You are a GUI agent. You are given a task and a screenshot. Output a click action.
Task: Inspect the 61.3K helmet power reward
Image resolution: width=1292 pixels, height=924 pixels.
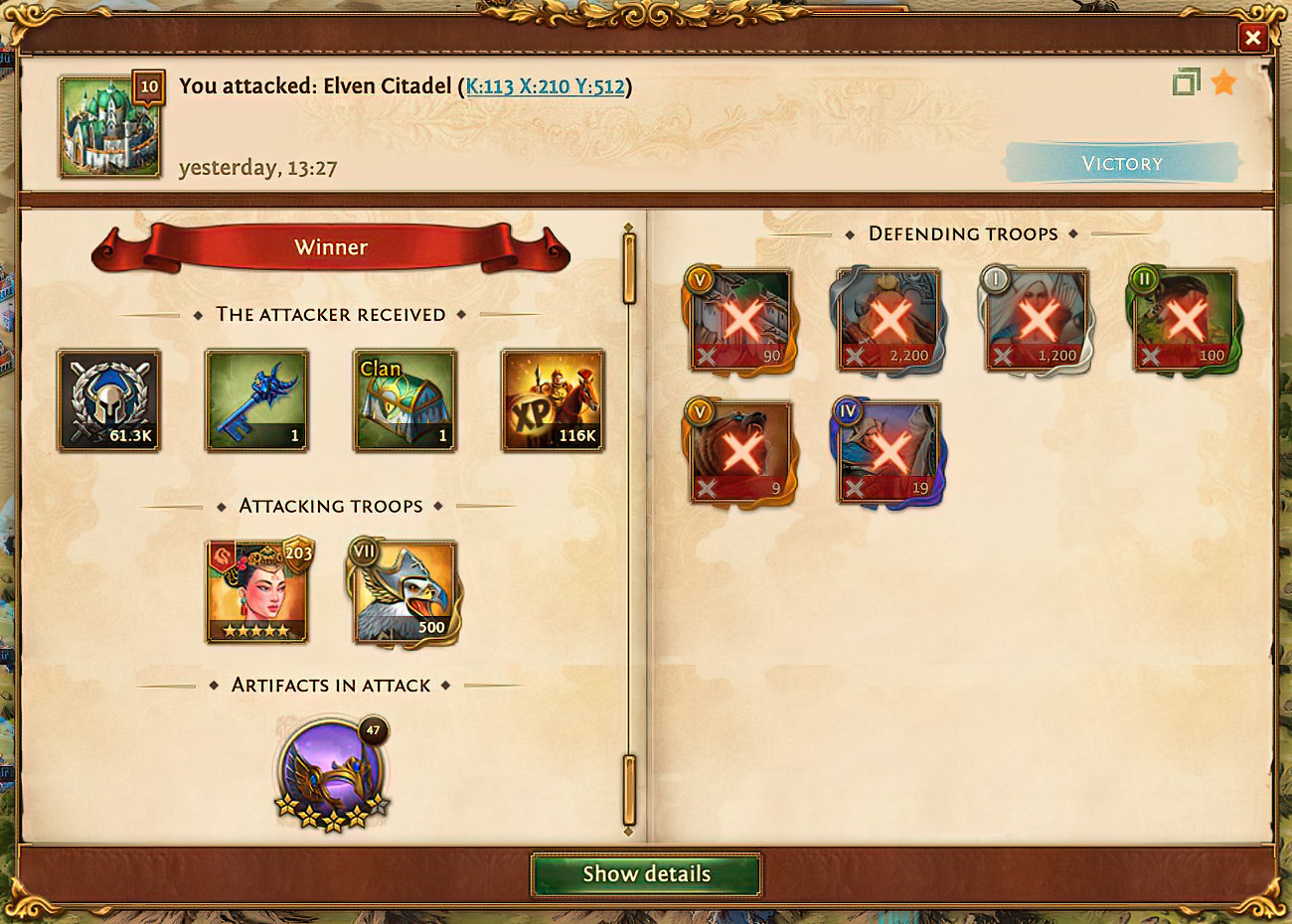[x=108, y=400]
